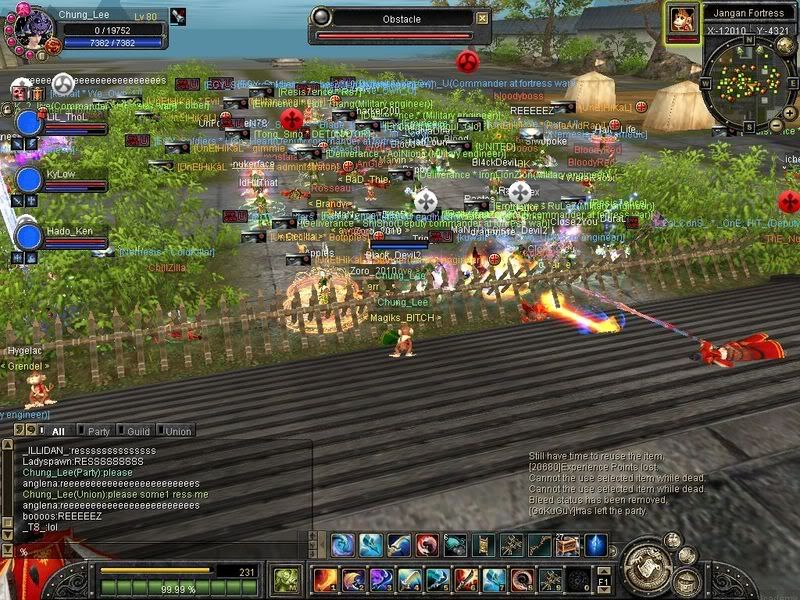The height and width of the screenshot is (600, 800).
Task: Switch chat to the Party tab
Action: pos(98,431)
